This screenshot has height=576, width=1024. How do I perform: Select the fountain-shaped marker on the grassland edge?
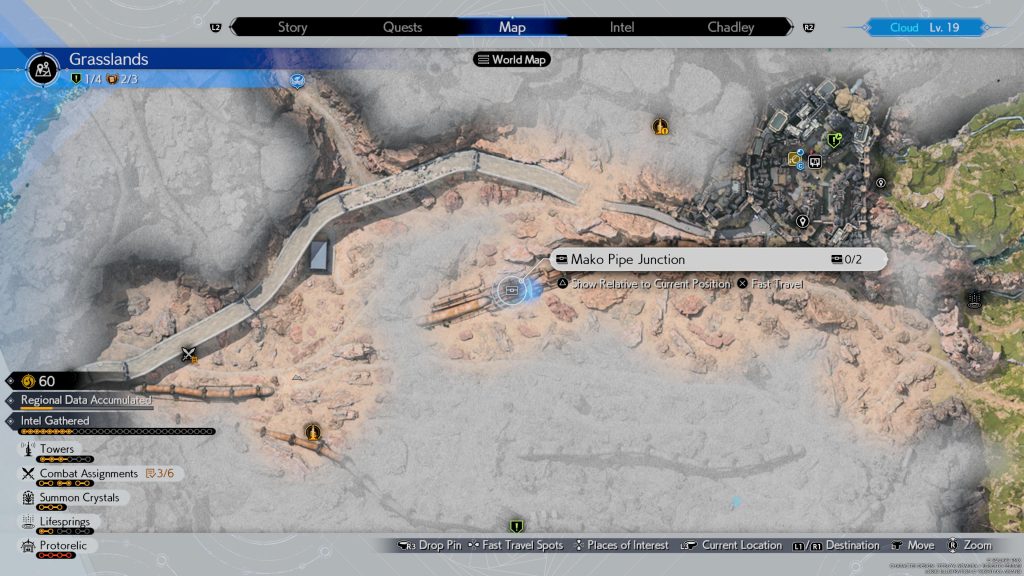976,298
